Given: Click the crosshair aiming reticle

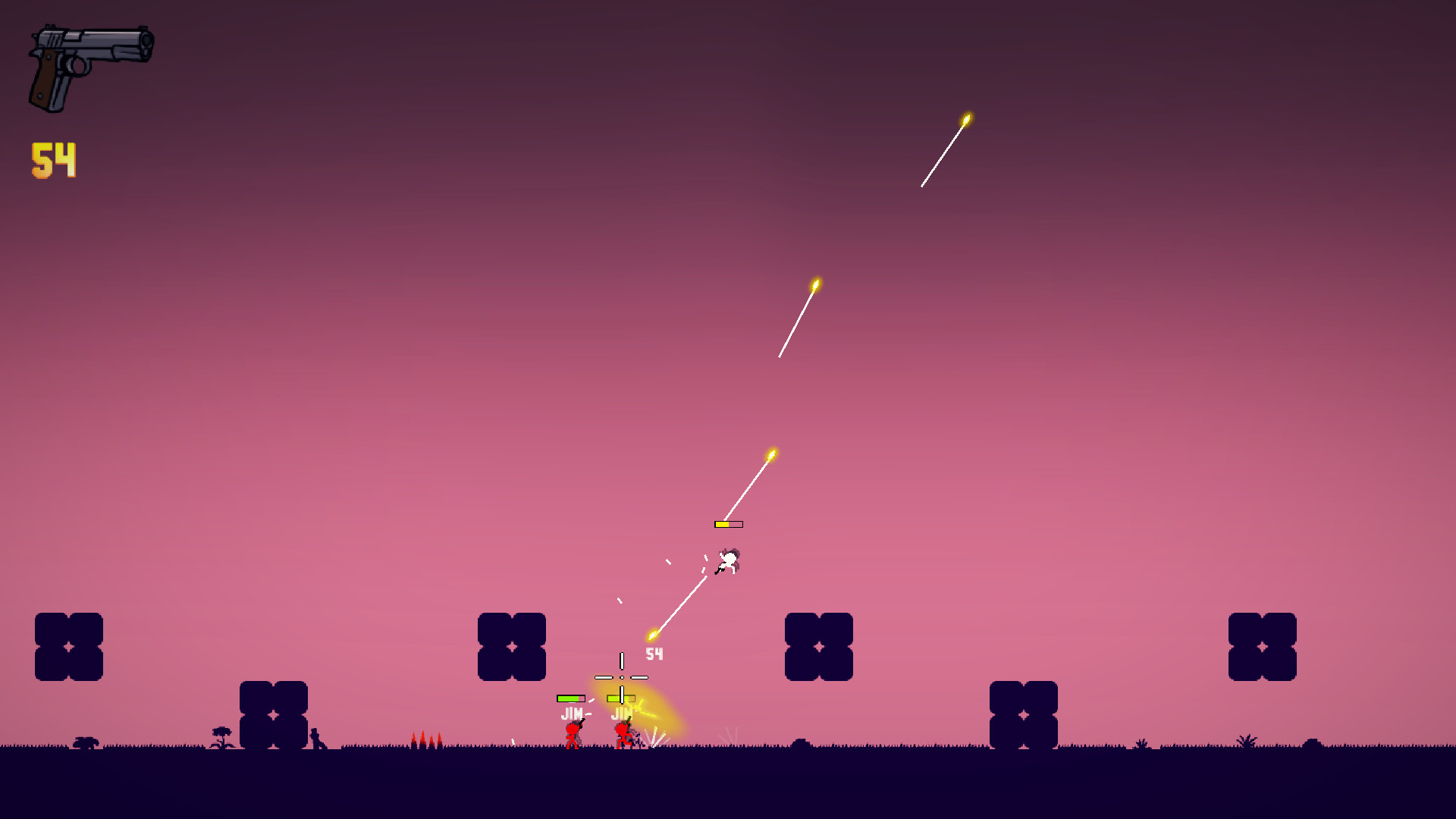Looking at the screenshot, I should 620,679.
